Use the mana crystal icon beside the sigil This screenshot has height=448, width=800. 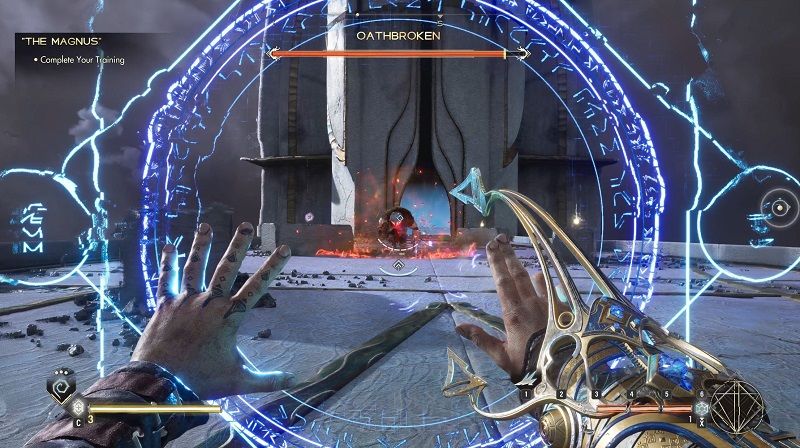pyautogui.click(x=702, y=410)
